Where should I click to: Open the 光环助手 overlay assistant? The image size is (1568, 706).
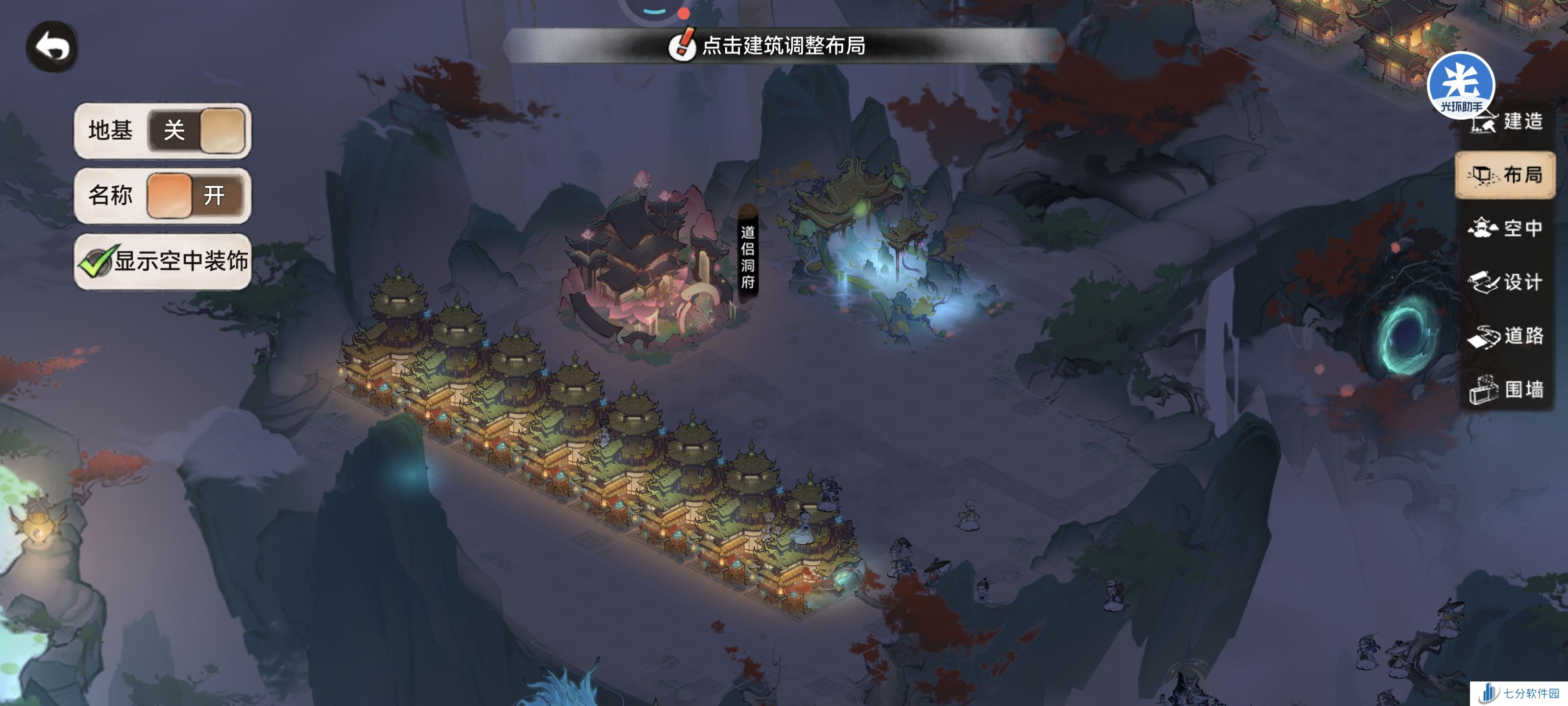pyautogui.click(x=1460, y=82)
